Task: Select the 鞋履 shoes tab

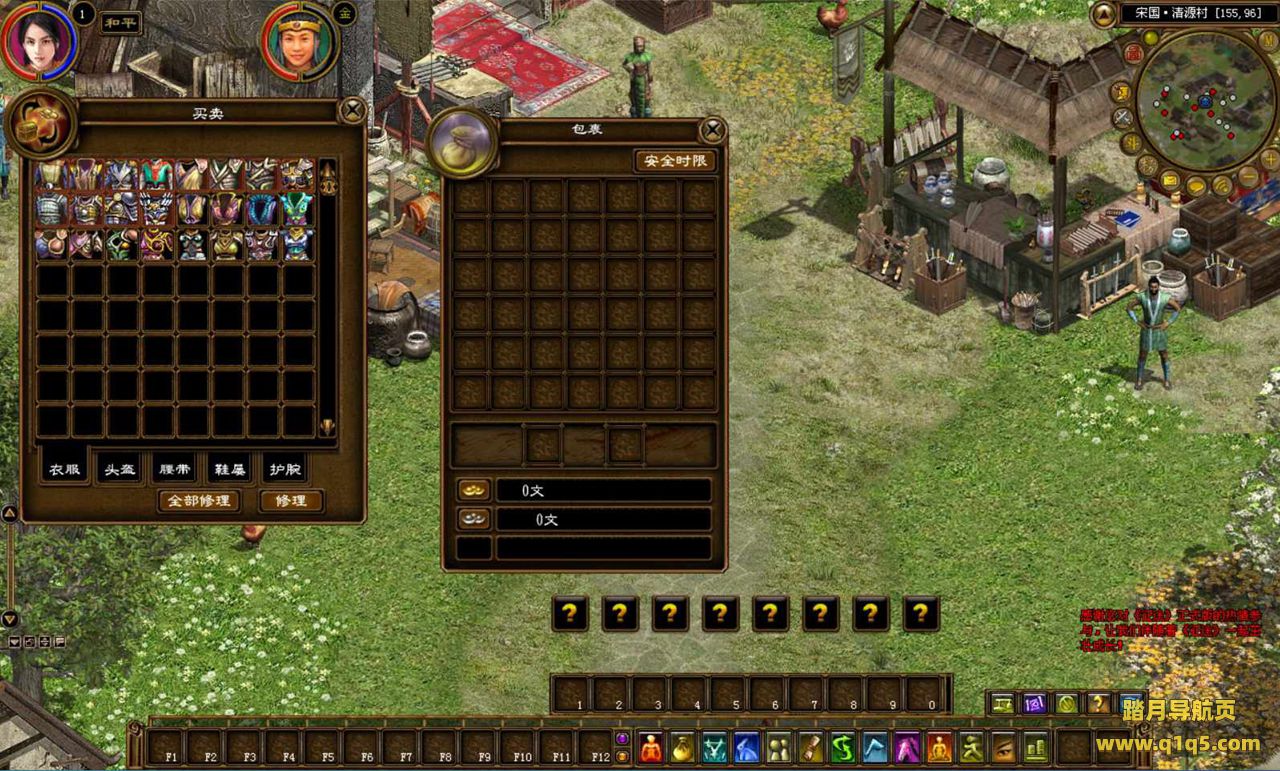Action: pyautogui.click(x=228, y=469)
